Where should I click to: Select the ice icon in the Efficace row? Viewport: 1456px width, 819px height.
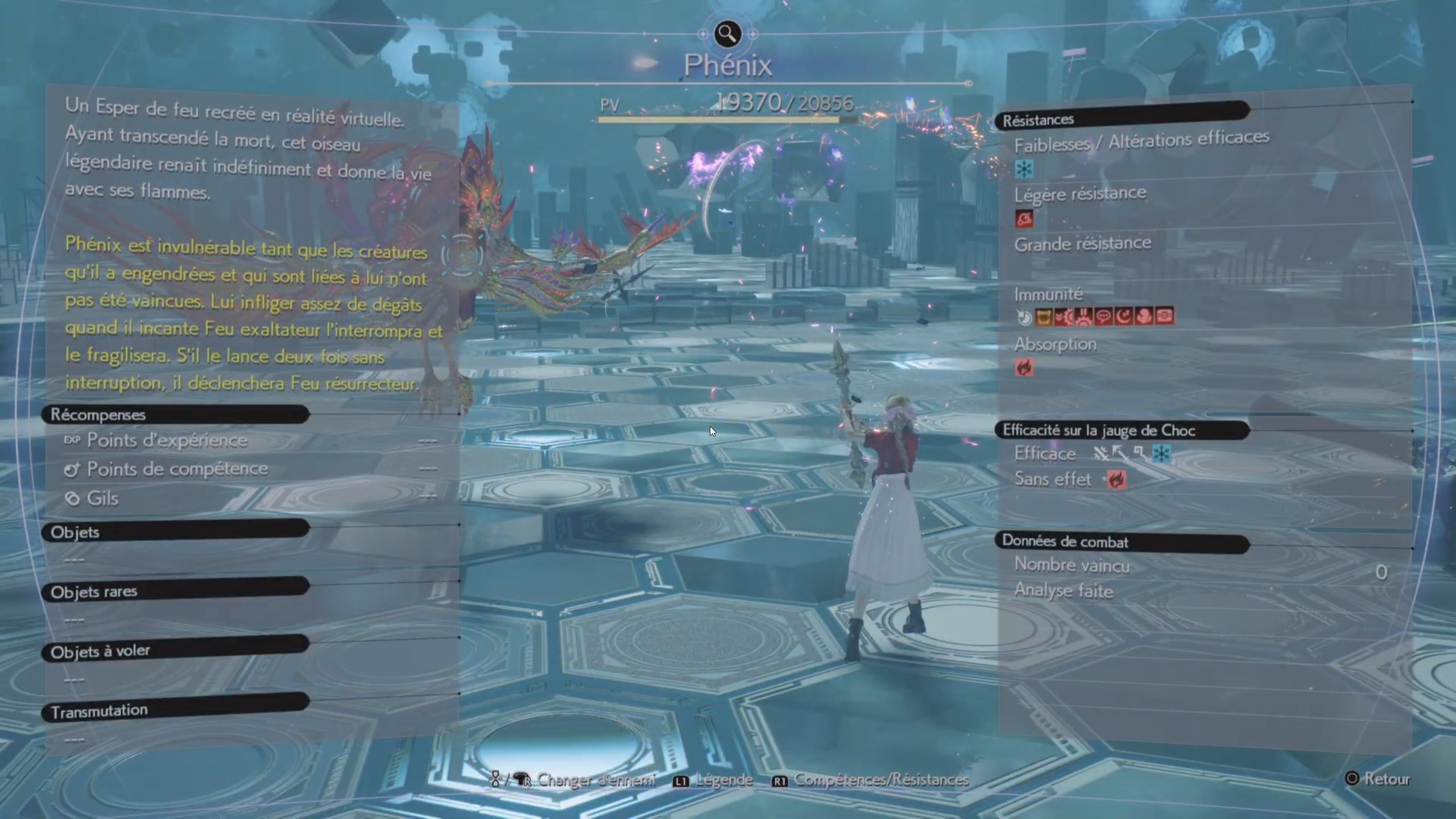click(x=1161, y=454)
